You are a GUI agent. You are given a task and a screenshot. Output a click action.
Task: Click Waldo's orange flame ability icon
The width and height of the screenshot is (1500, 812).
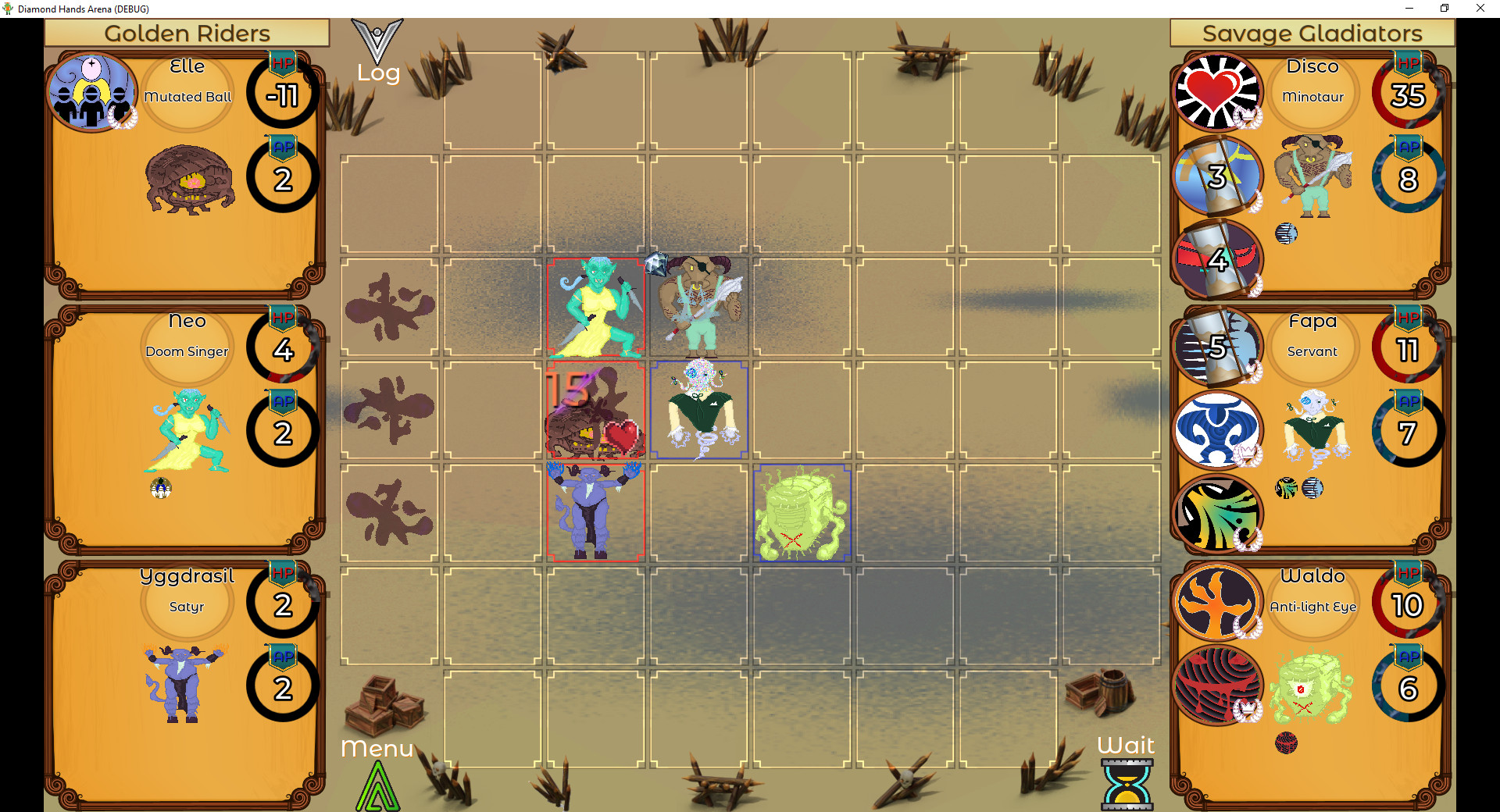pos(1216,601)
